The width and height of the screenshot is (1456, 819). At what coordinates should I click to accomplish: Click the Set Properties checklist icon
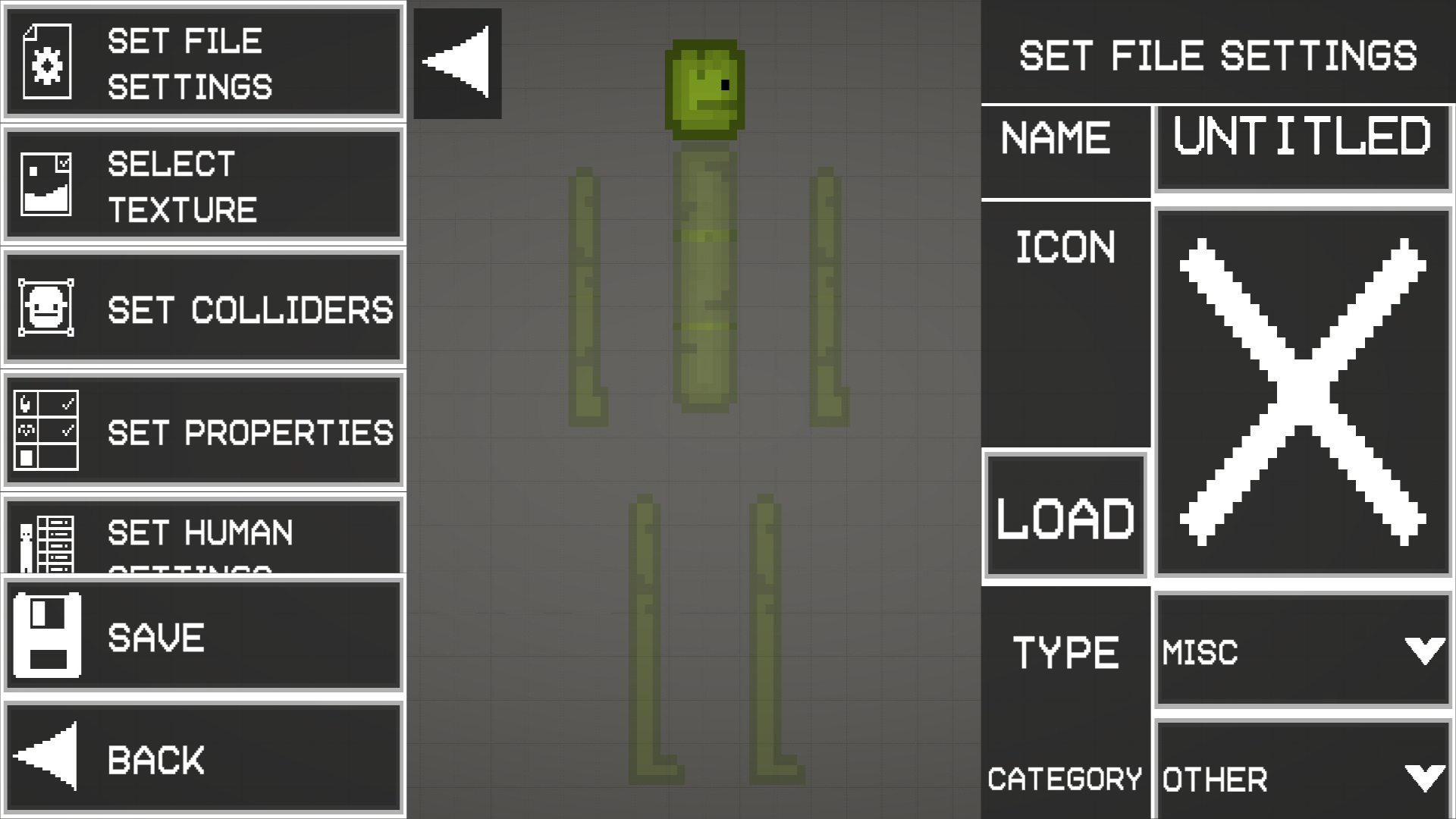[x=45, y=428]
